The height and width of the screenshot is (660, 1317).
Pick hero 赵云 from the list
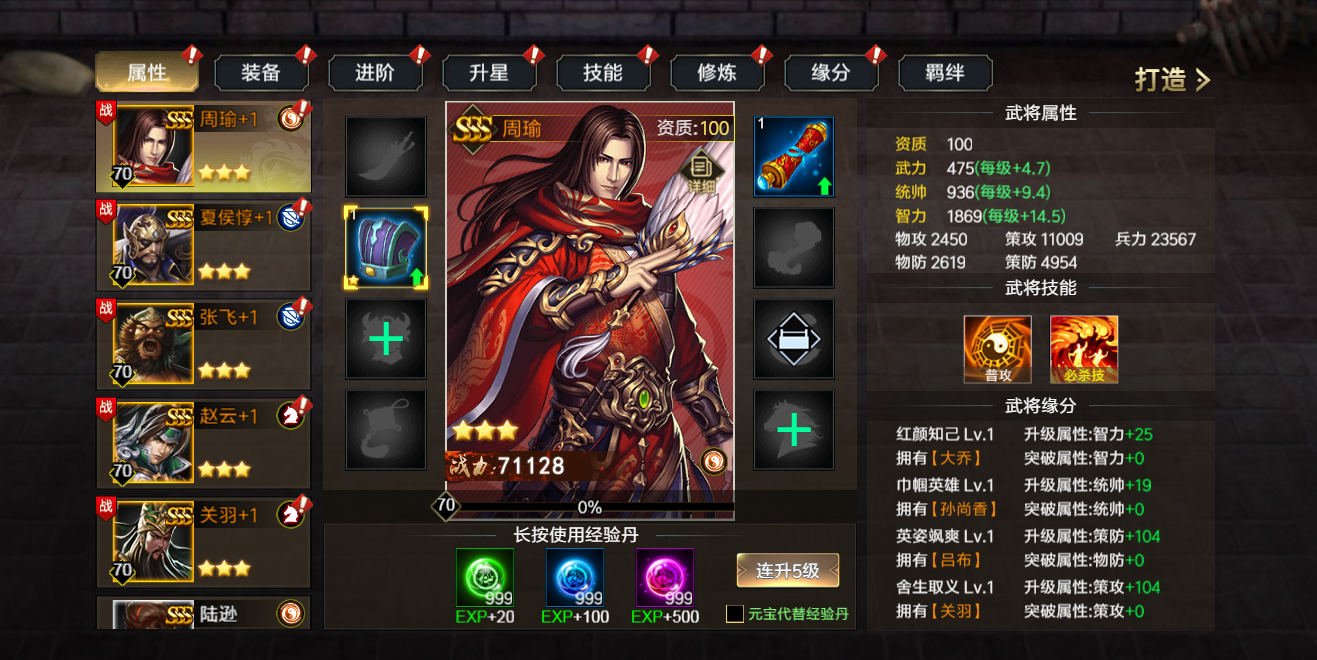203,443
